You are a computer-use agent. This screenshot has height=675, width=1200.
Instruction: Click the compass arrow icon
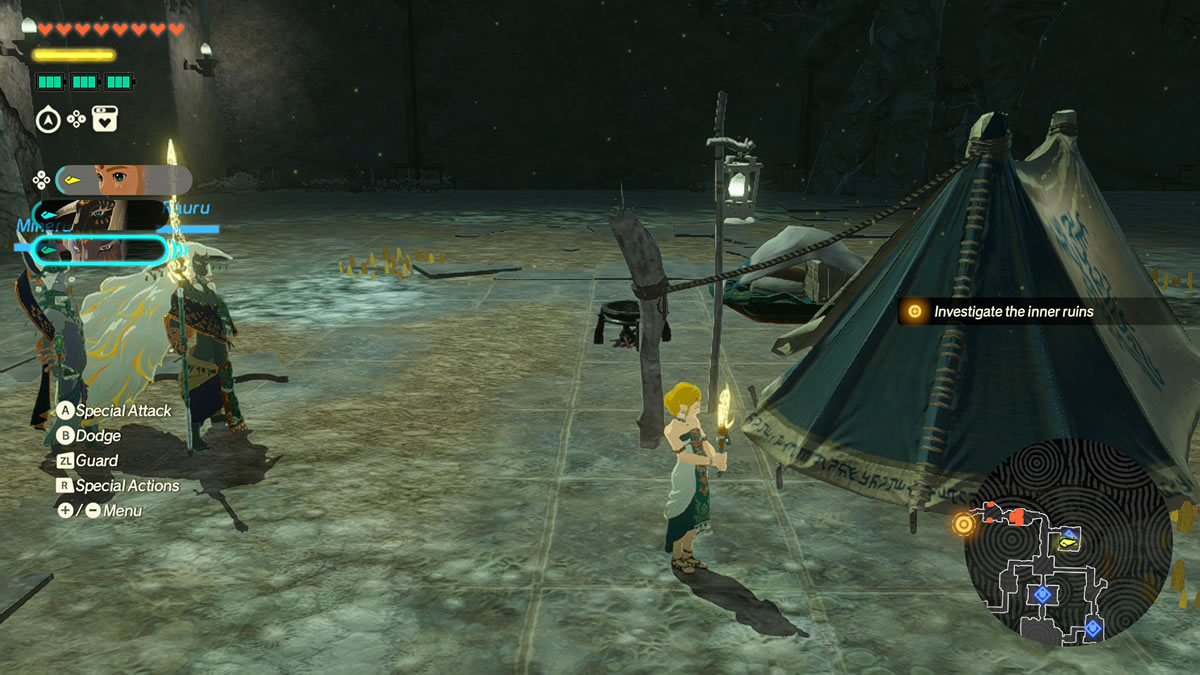pyautogui.click(x=48, y=120)
